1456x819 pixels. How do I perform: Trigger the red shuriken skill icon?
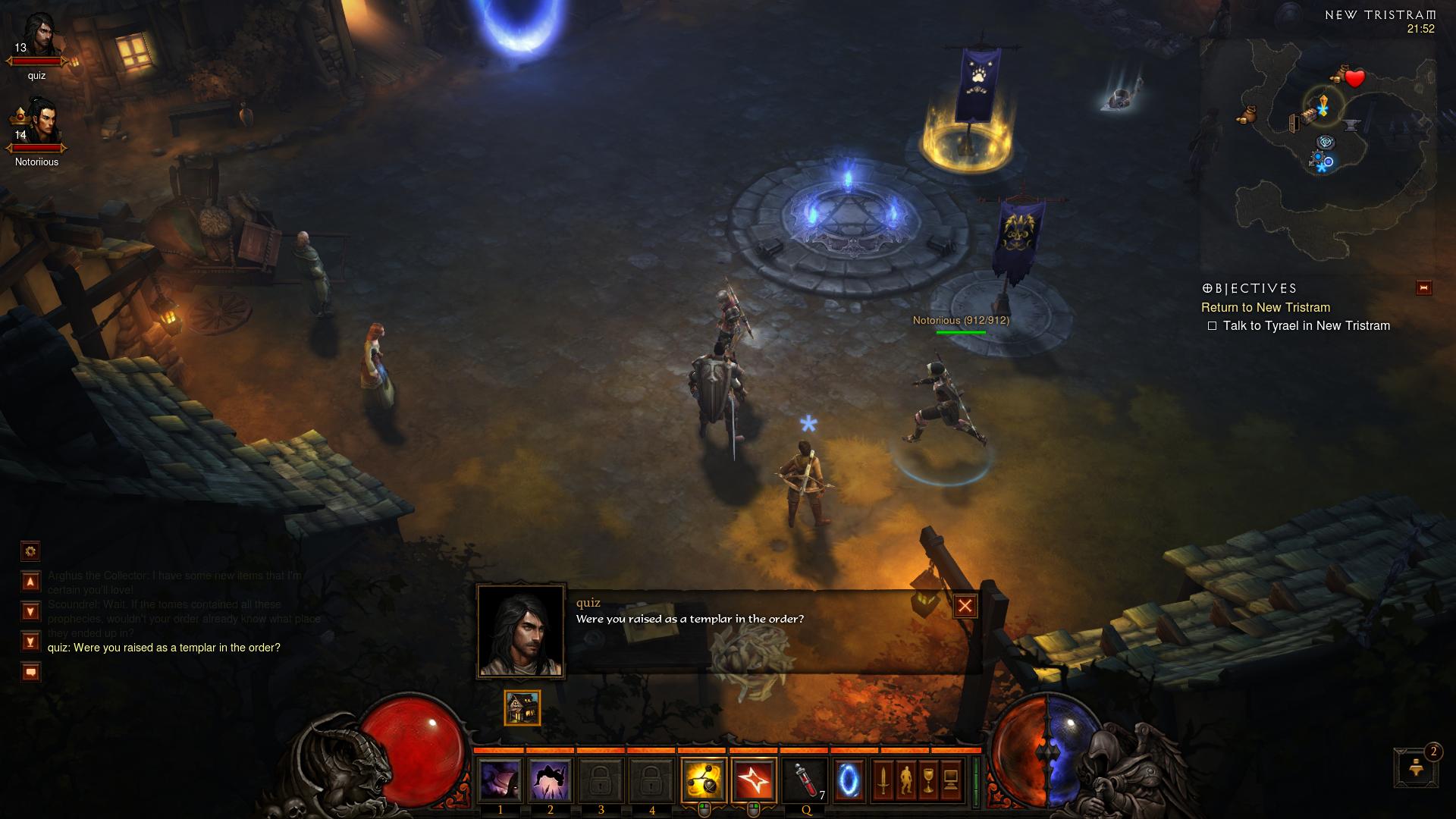pos(754,780)
